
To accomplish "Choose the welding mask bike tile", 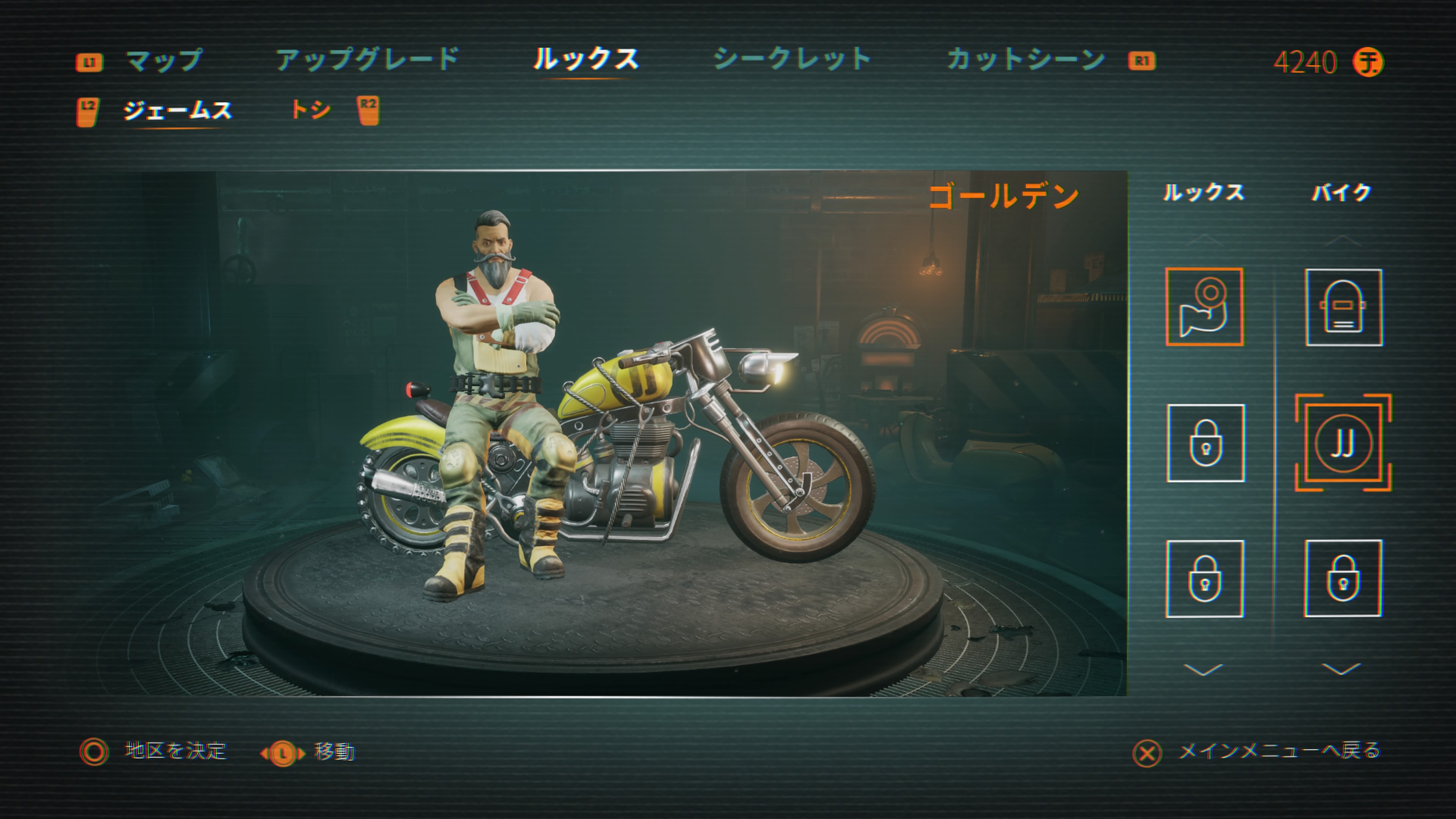I will (x=1343, y=308).
